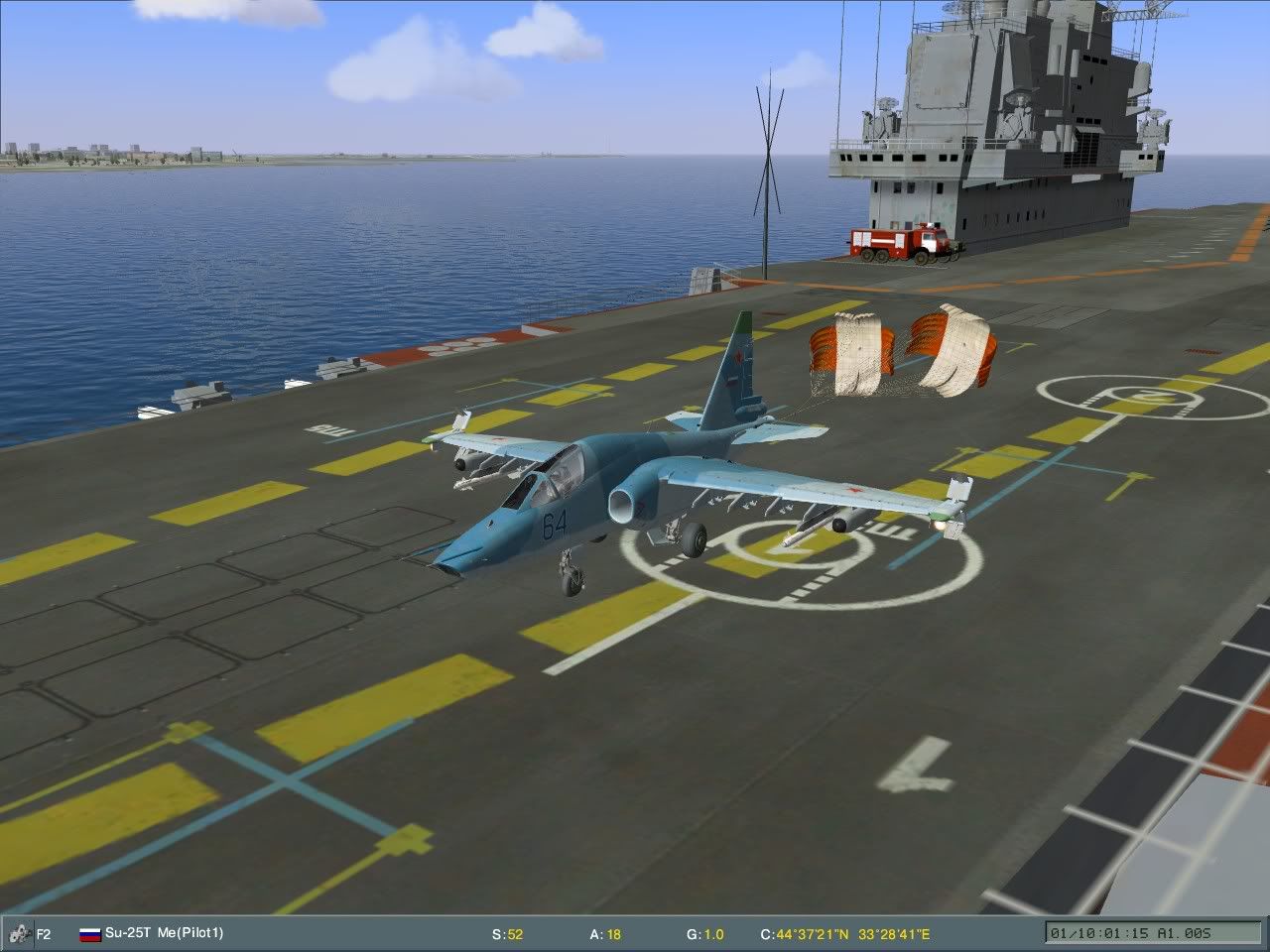Click the G-force readout G:1.0
Screen dimensions: 1270x952
706,932
